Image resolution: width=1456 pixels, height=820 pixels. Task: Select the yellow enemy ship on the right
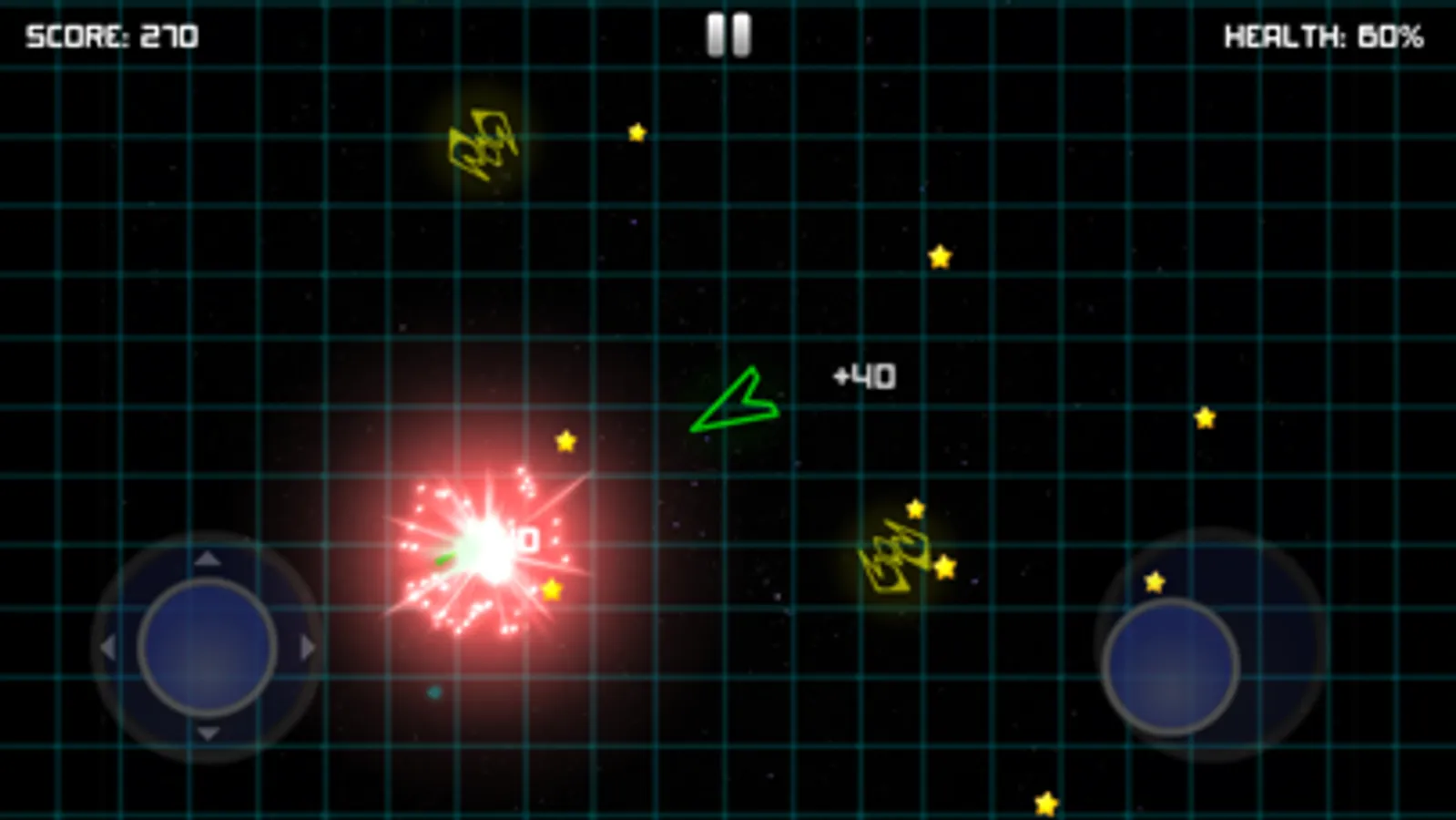(897, 554)
